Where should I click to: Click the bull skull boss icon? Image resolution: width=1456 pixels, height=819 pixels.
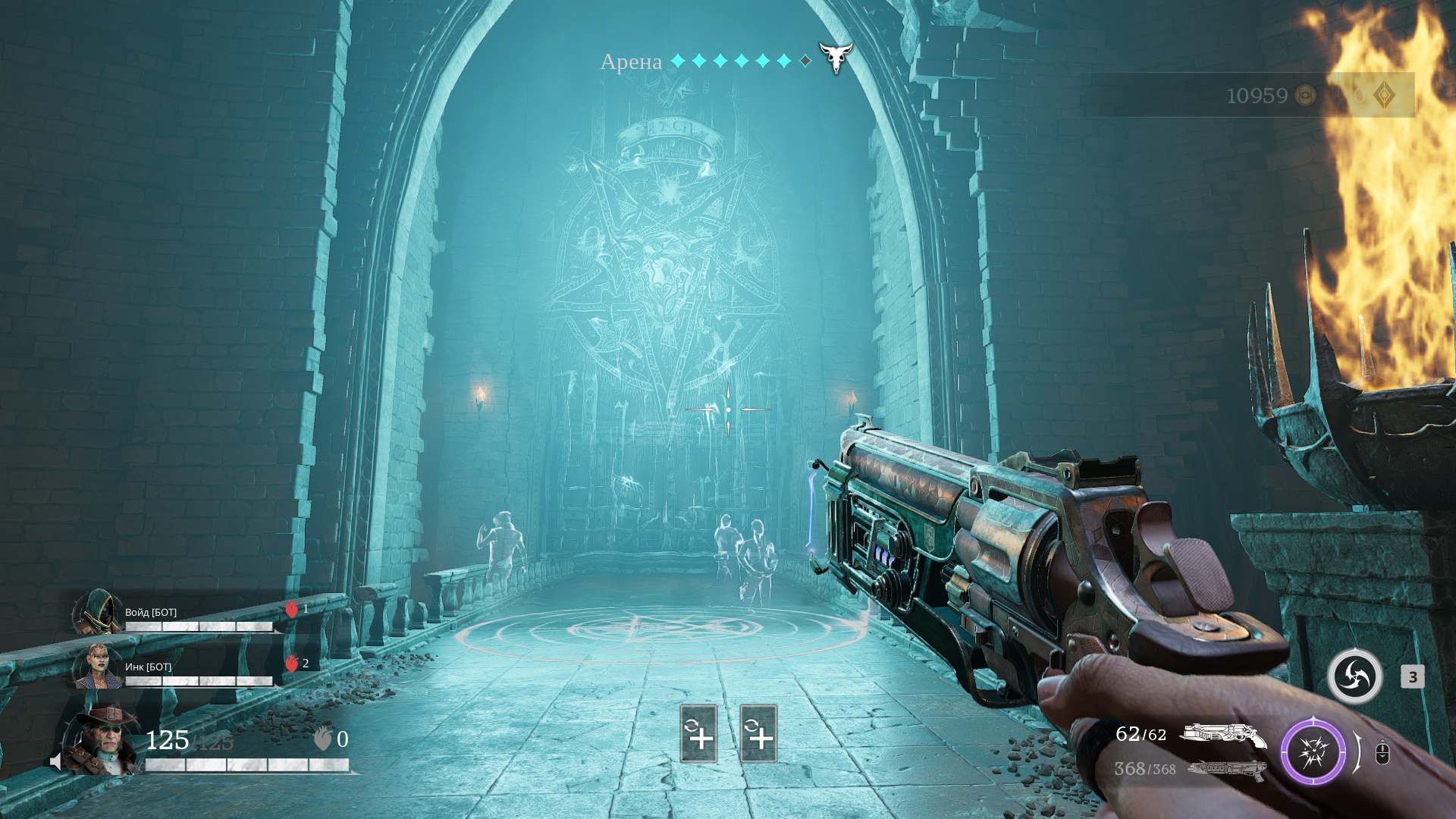[x=836, y=58]
